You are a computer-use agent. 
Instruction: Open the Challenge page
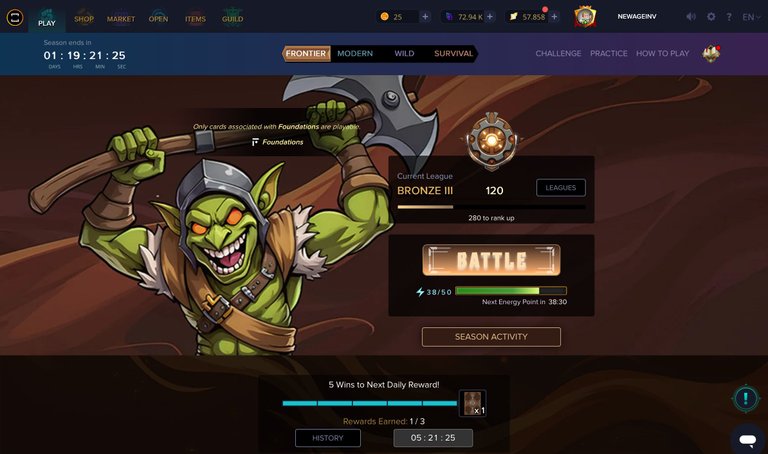[558, 54]
